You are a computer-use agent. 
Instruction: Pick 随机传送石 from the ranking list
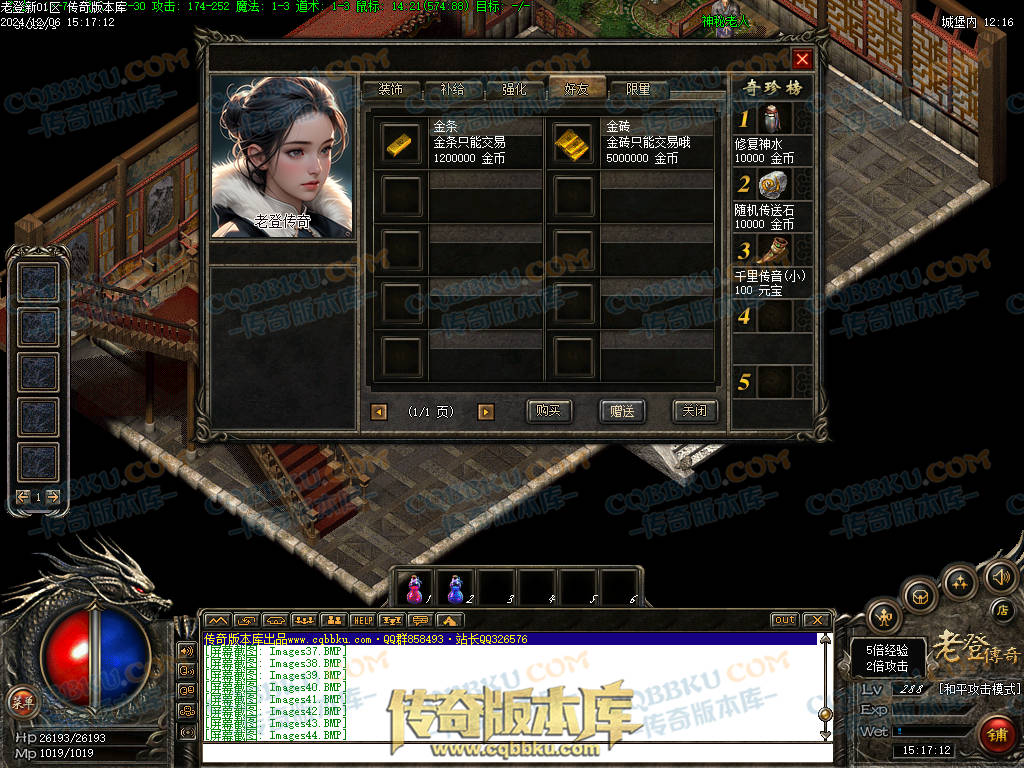pyautogui.click(x=773, y=185)
